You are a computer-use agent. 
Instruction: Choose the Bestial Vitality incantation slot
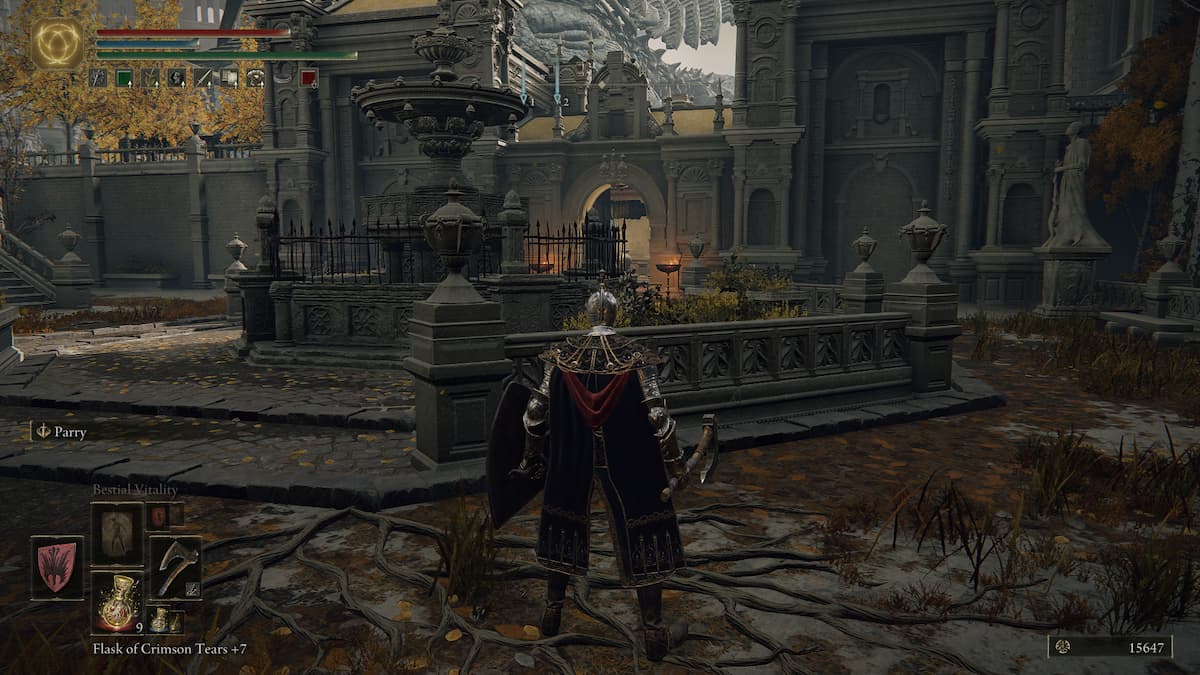click(117, 534)
